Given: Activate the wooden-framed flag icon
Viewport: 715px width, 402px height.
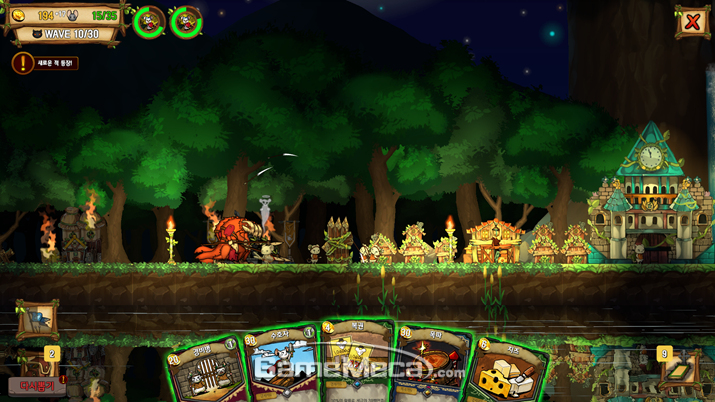Looking at the screenshot, I should pos(36,320).
